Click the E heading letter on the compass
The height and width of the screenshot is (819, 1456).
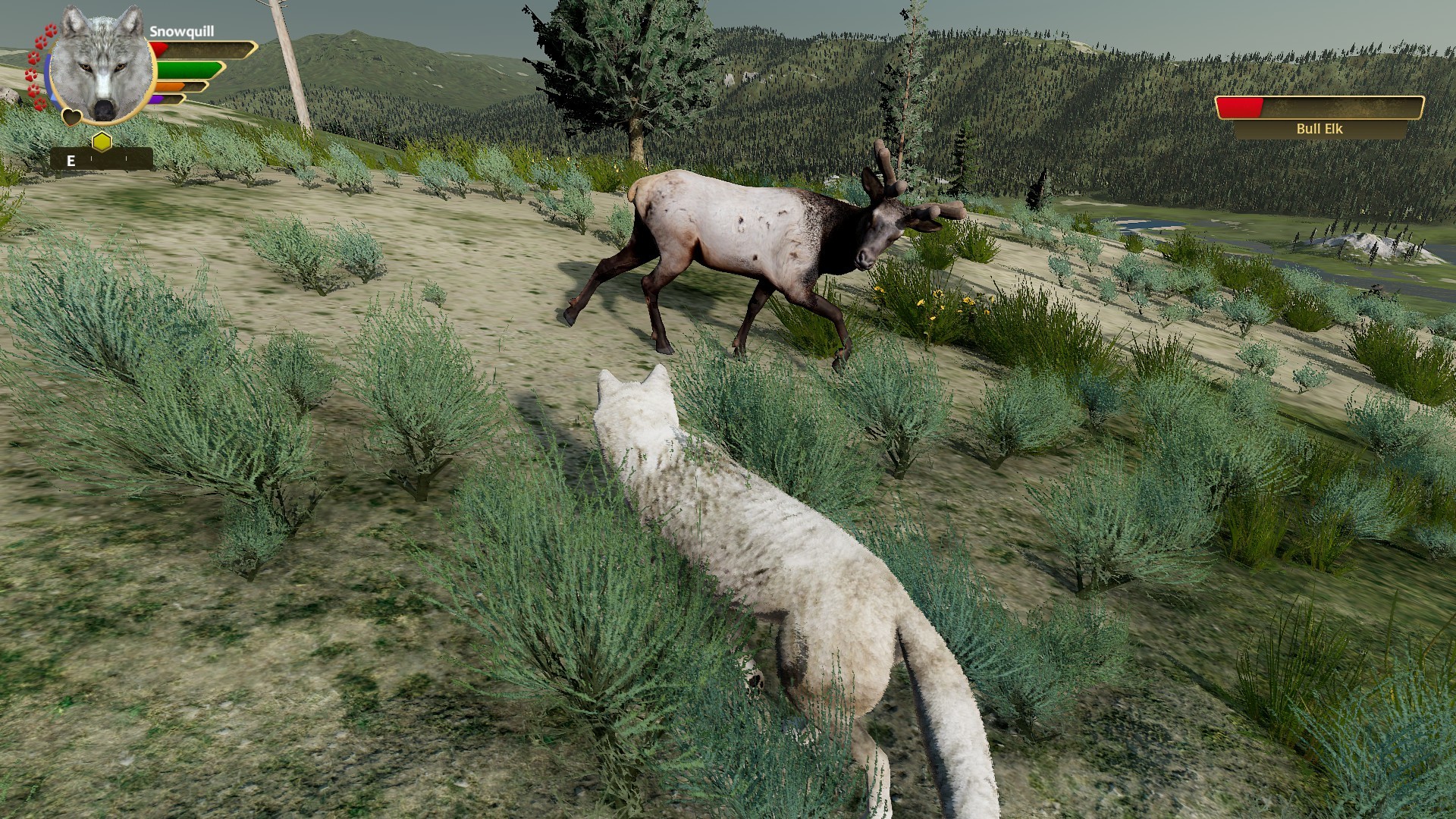(71, 161)
